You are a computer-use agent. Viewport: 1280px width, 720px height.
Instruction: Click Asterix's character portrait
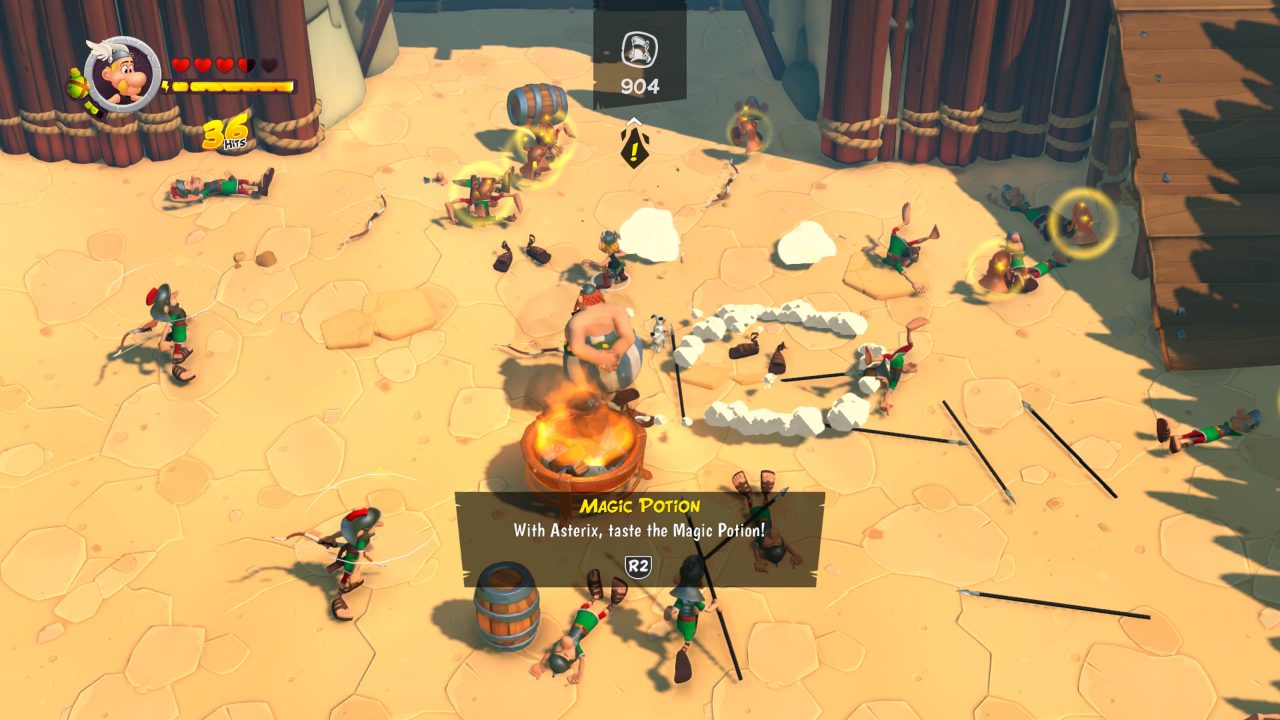(123, 75)
